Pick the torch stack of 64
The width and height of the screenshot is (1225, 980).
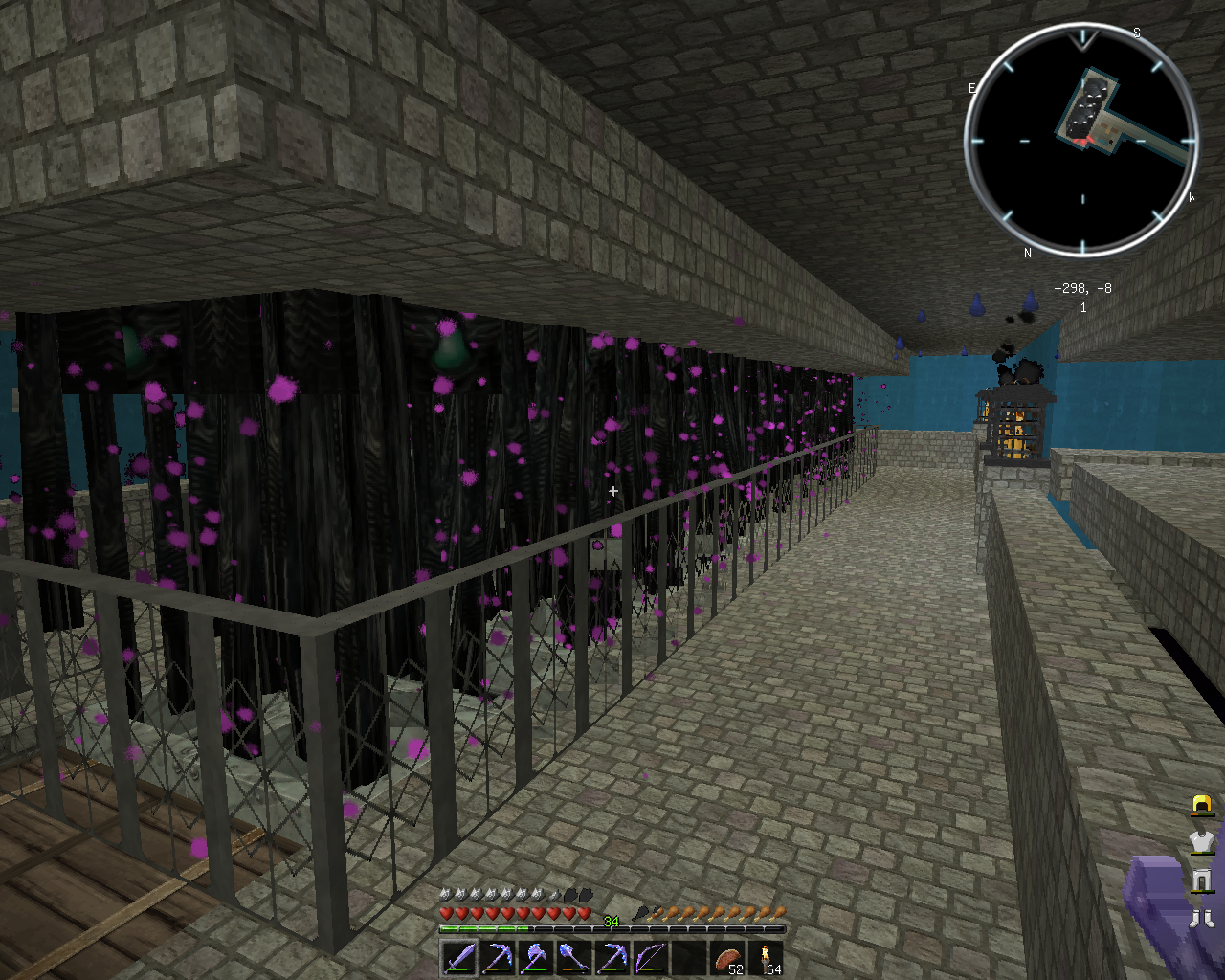point(766,958)
